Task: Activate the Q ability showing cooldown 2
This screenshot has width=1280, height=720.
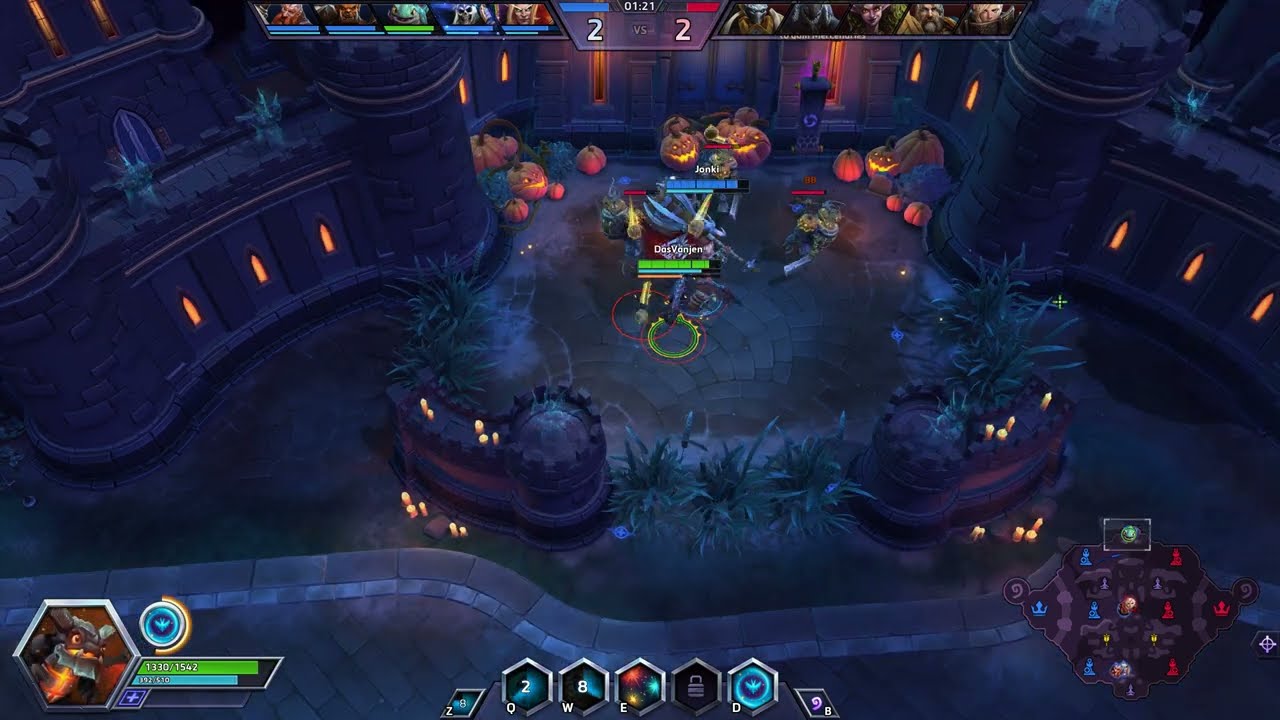Action: click(x=526, y=686)
